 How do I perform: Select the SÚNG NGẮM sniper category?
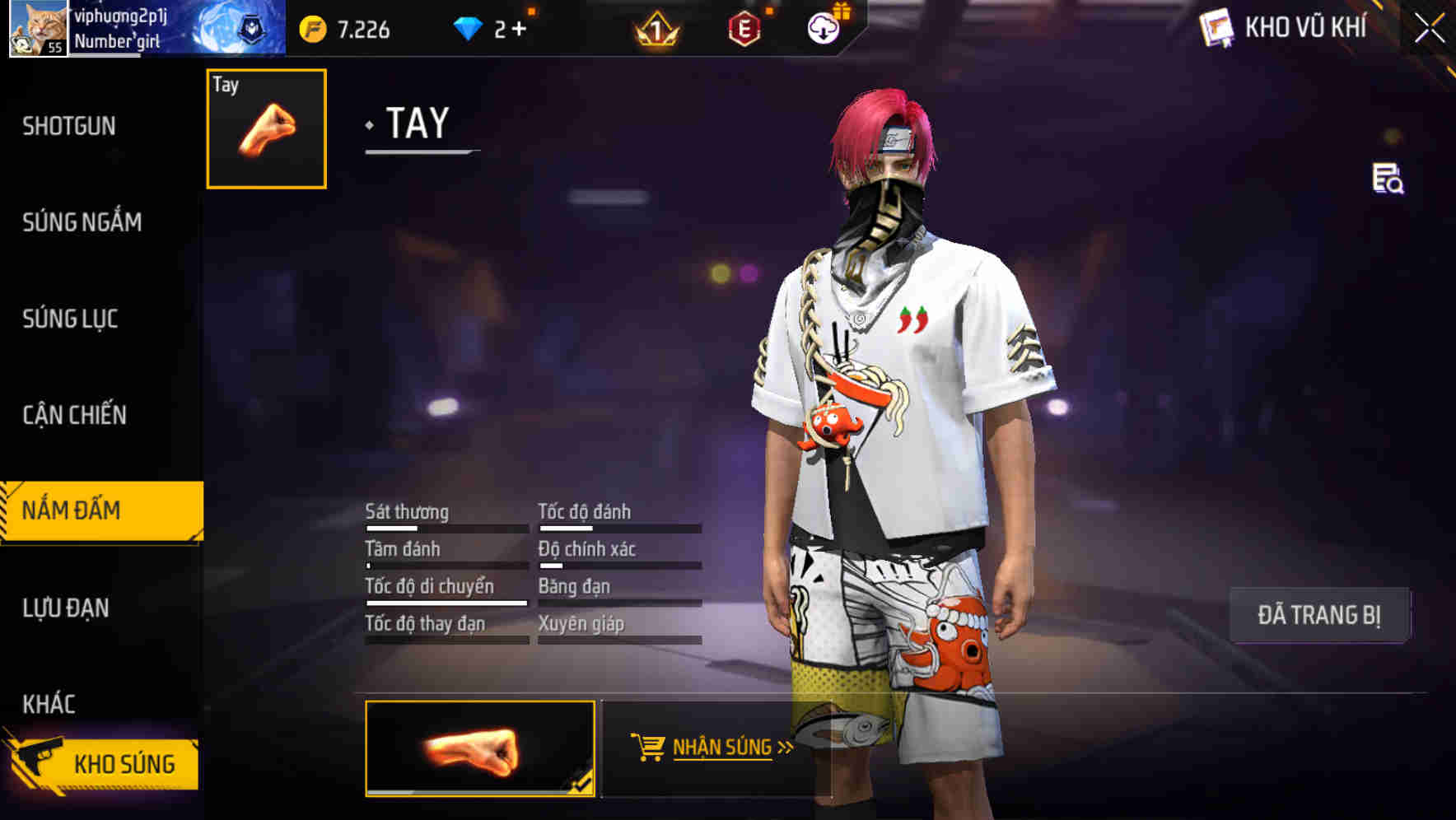81,222
